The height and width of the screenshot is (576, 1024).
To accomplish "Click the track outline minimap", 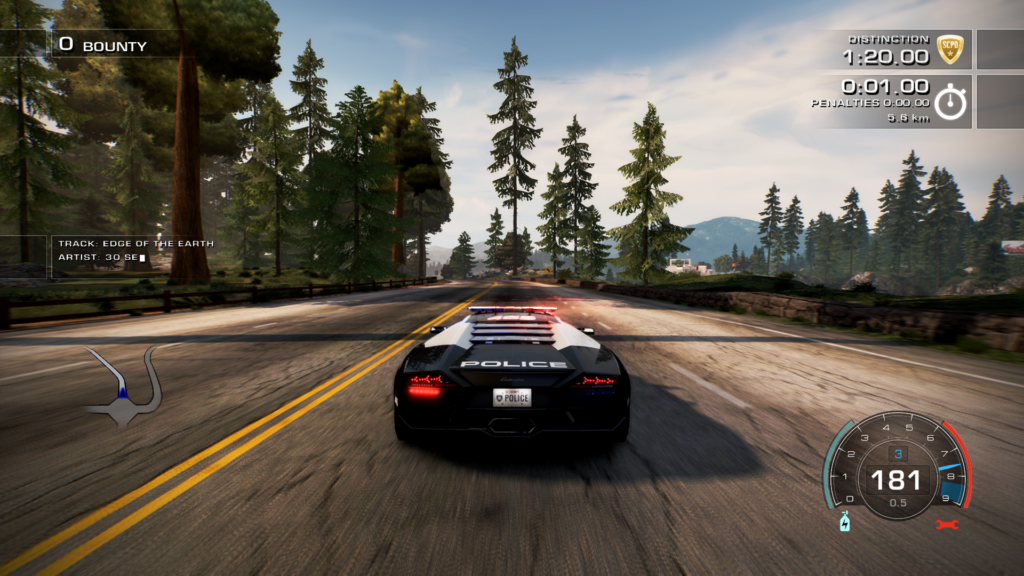I will (124, 385).
